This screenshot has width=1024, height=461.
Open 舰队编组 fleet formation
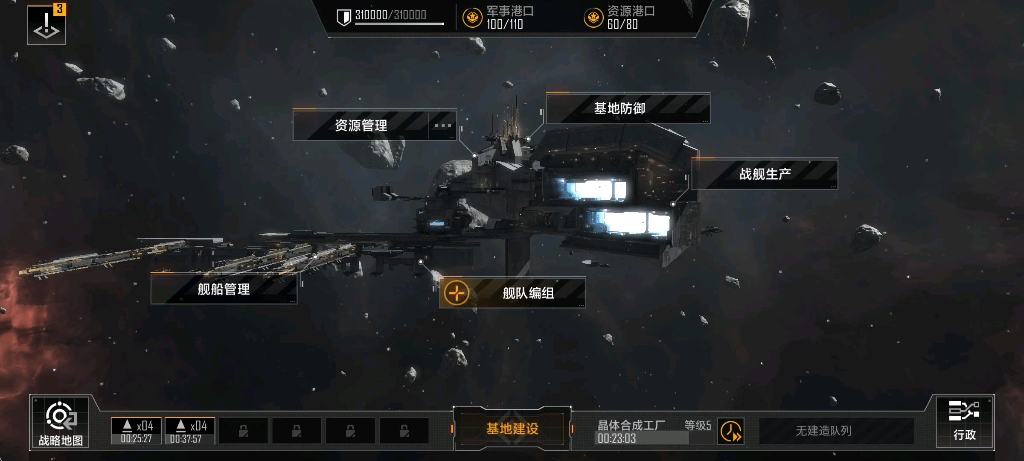513,293
